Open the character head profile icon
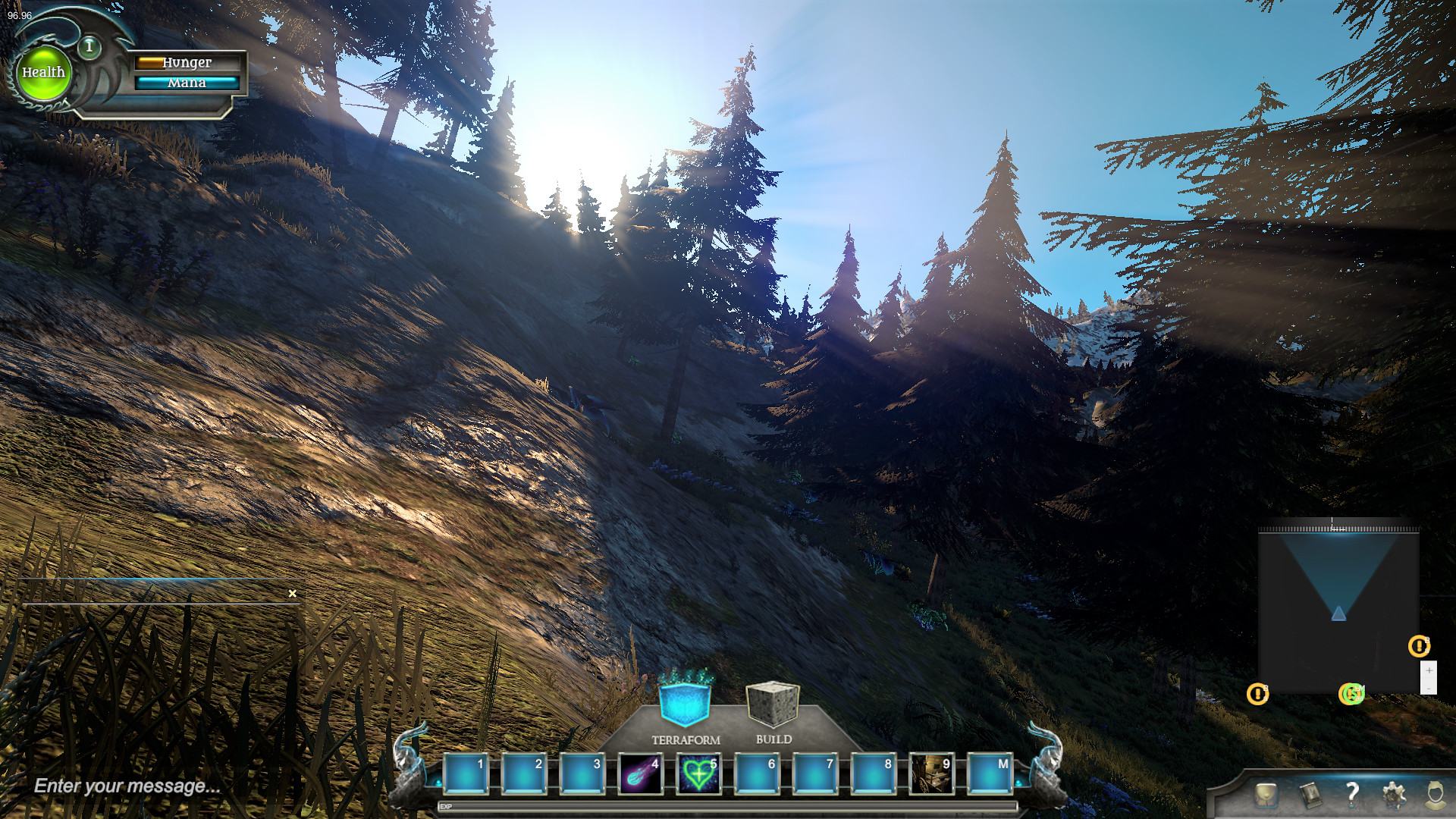Viewport: 1456px width, 819px height. tap(1433, 795)
